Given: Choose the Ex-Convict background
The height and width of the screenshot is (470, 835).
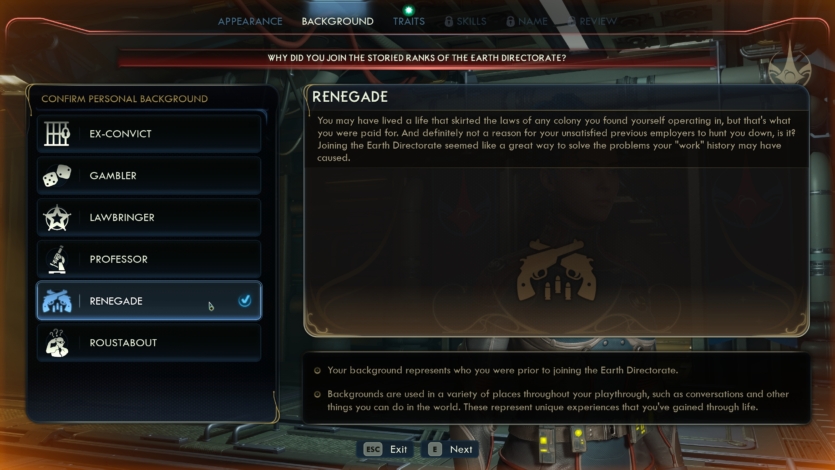Looking at the screenshot, I should tap(149, 134).
